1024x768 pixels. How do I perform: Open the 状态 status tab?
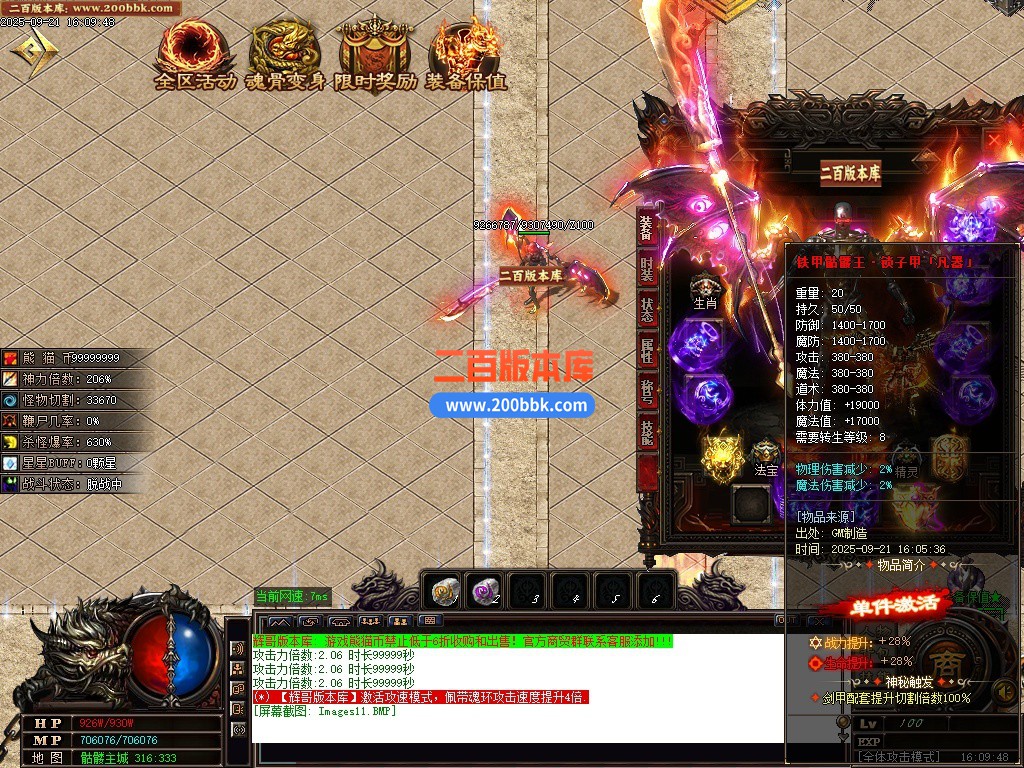(x=647, y=311)
